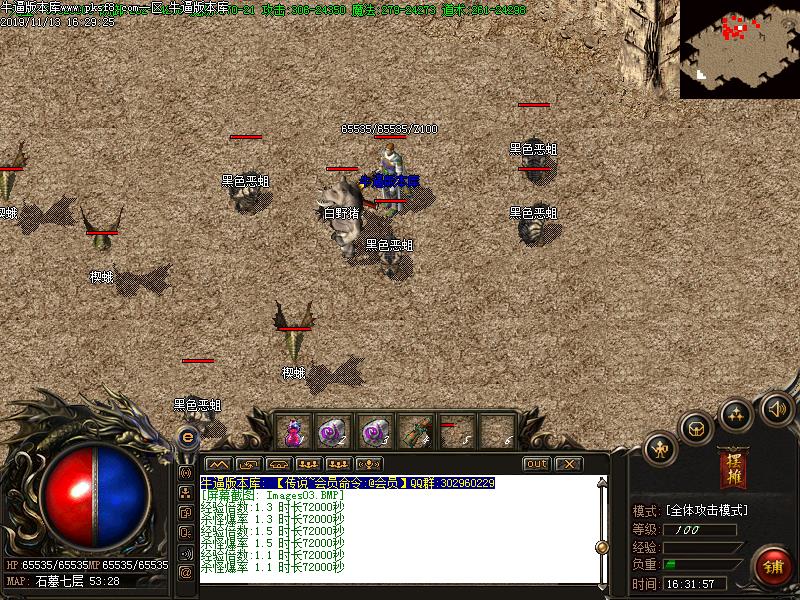Use the green bundle in hotbar slot 4
Viewport: 800px width, 600px height.
(x=415, y=432)
